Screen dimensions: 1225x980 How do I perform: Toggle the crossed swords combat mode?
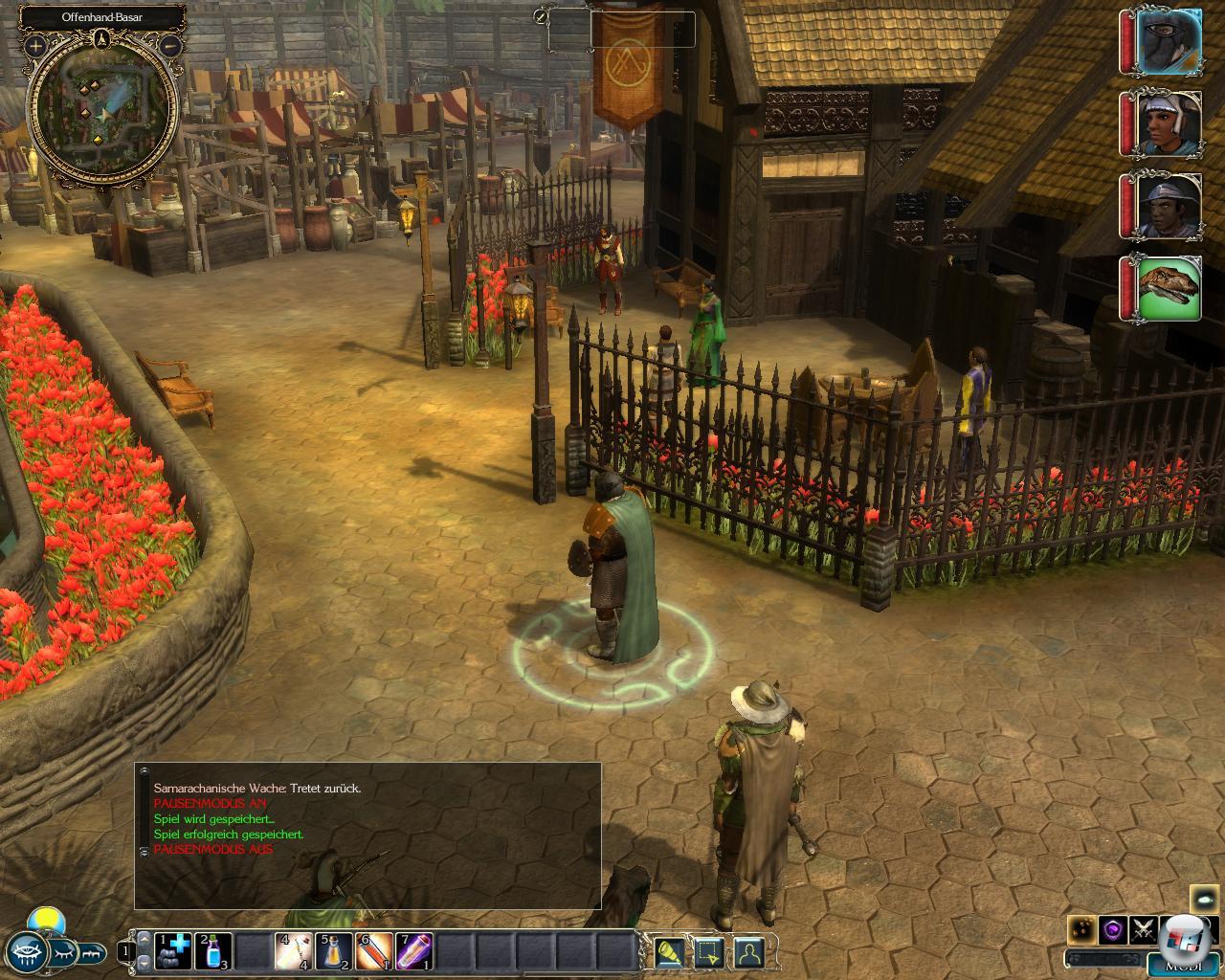[x=1144, y=929]
